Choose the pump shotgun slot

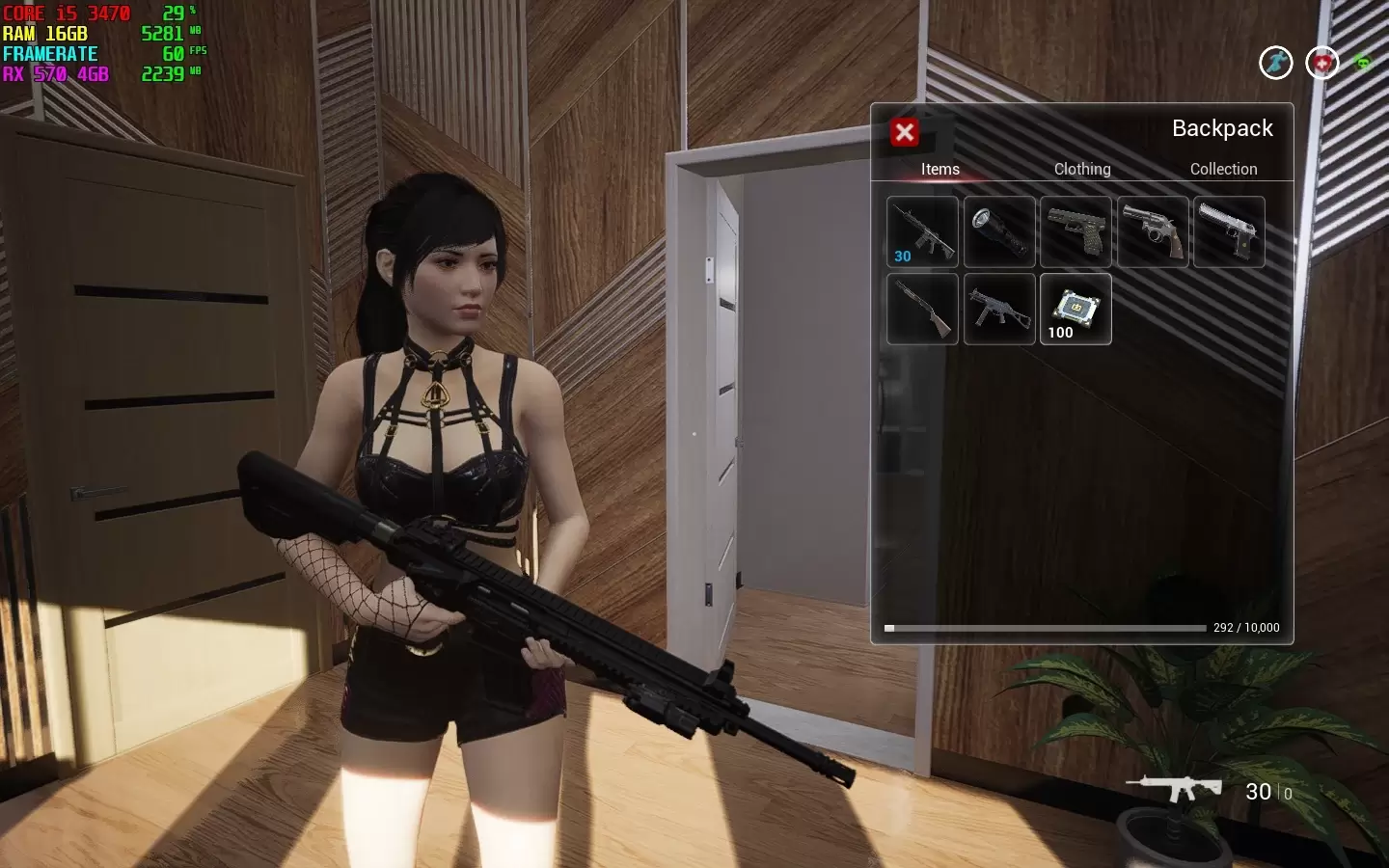922,309
